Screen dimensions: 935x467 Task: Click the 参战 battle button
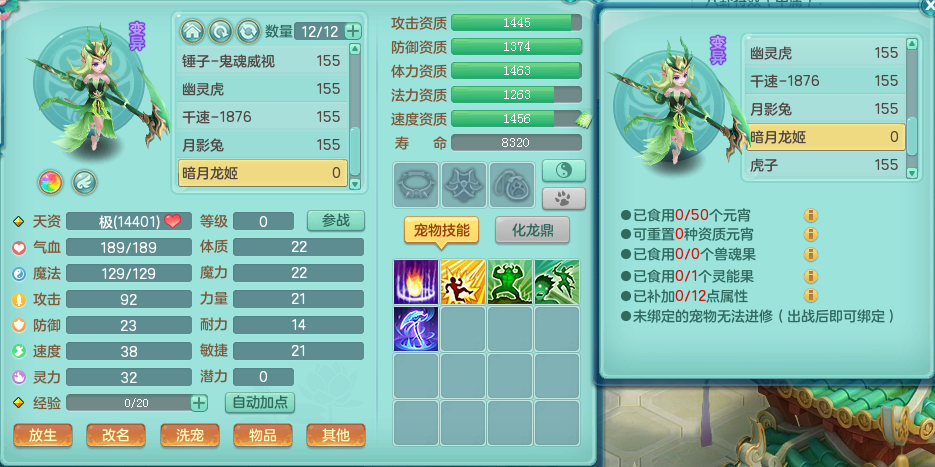335,221
